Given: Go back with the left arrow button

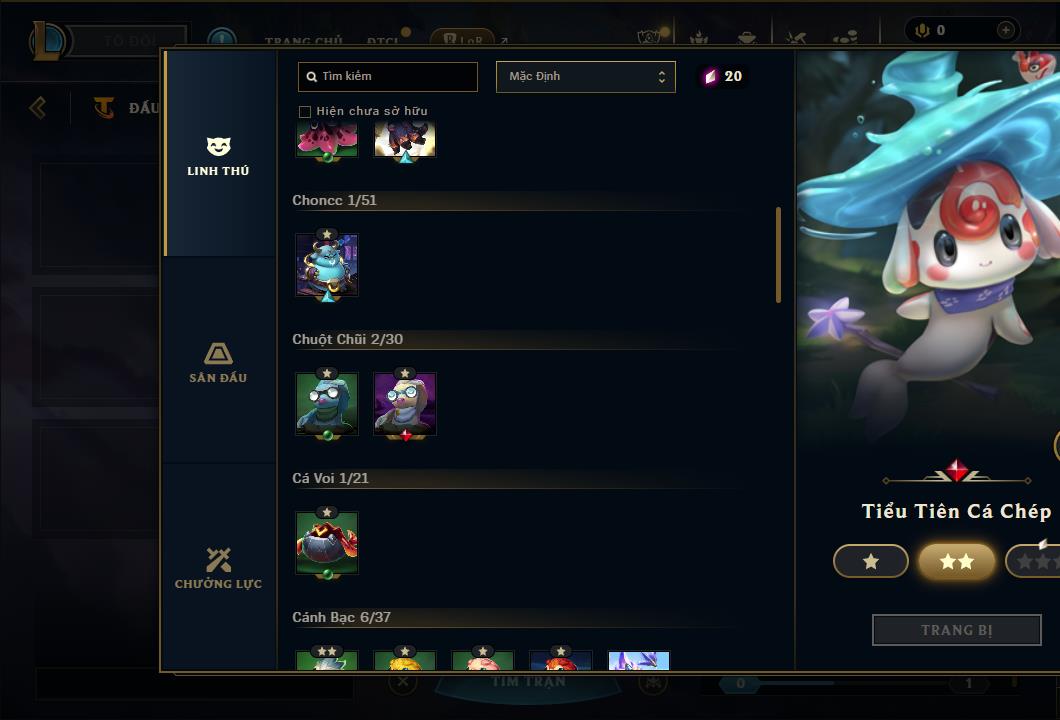Looking at the screenshot, I should click(38, 107).
